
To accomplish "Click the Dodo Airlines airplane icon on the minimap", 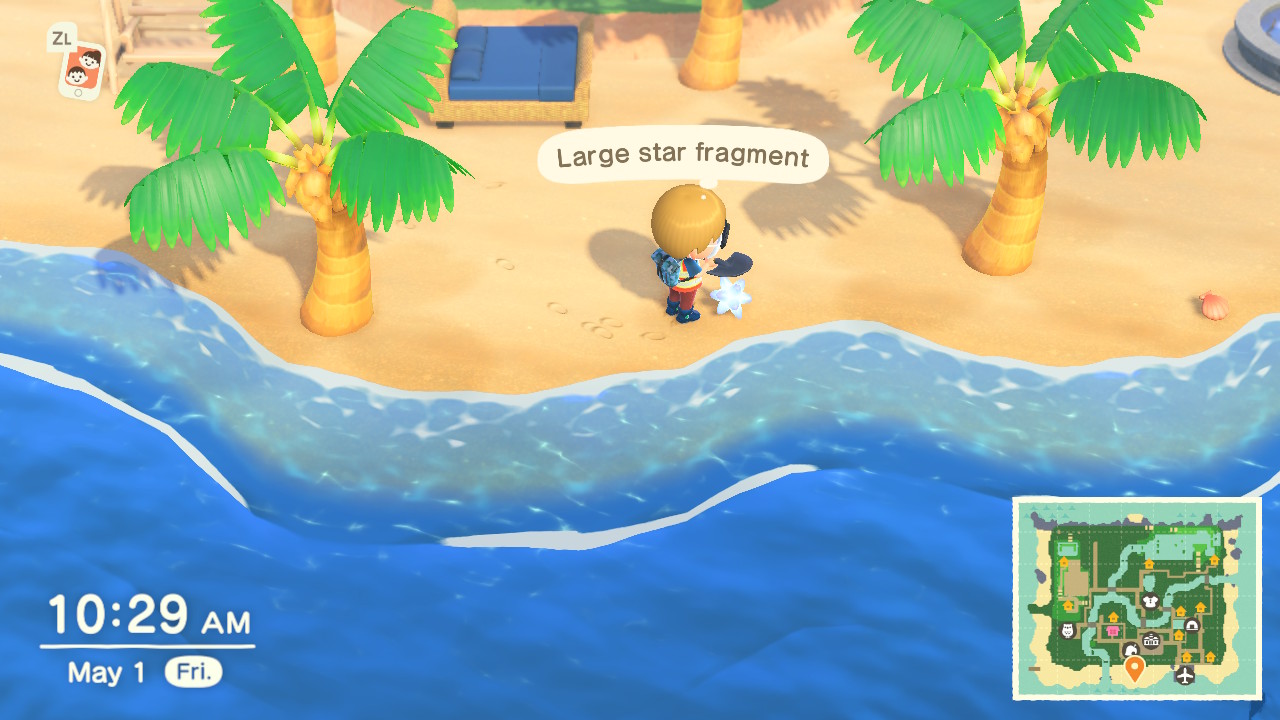I will 1184,674.
